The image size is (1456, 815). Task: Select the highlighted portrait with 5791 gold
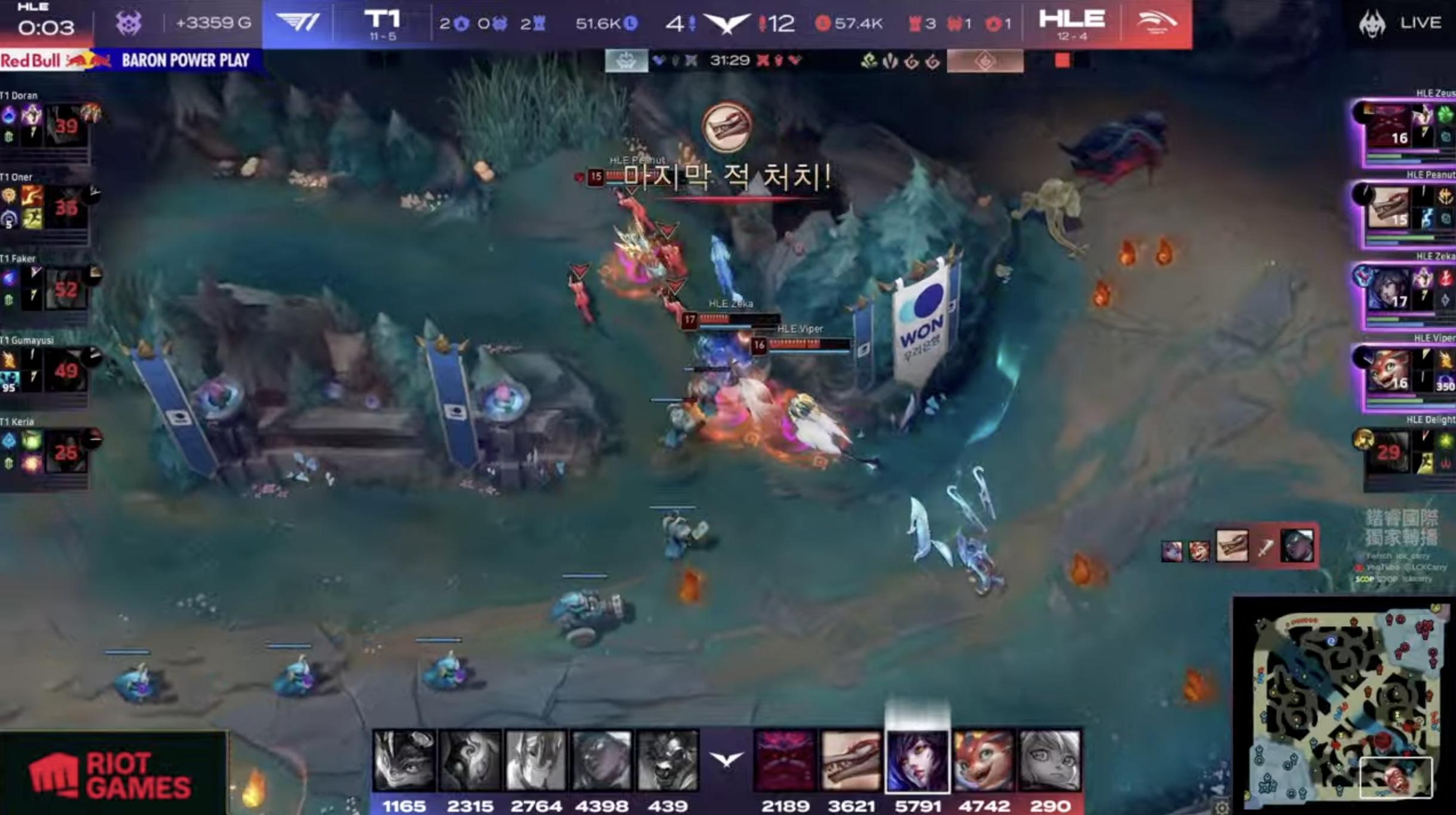pos(917,761)
